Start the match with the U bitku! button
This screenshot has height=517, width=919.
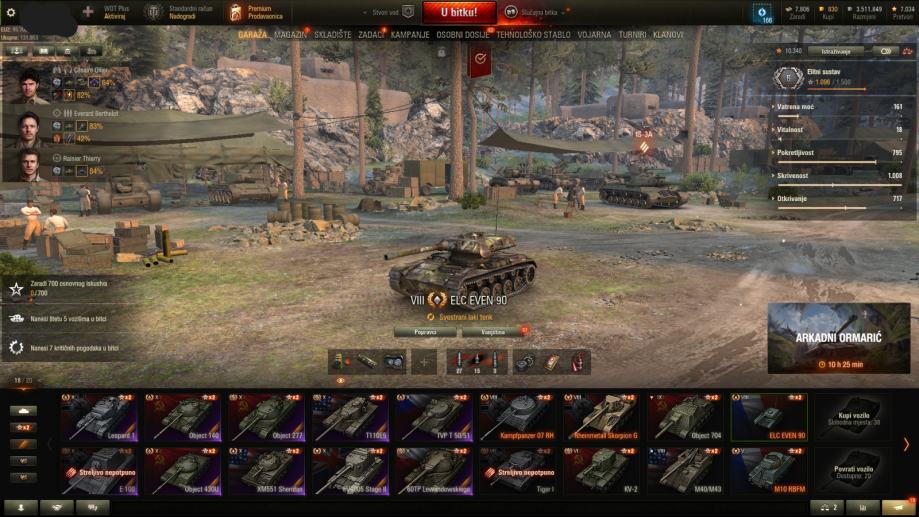click(x=457, y=13)
